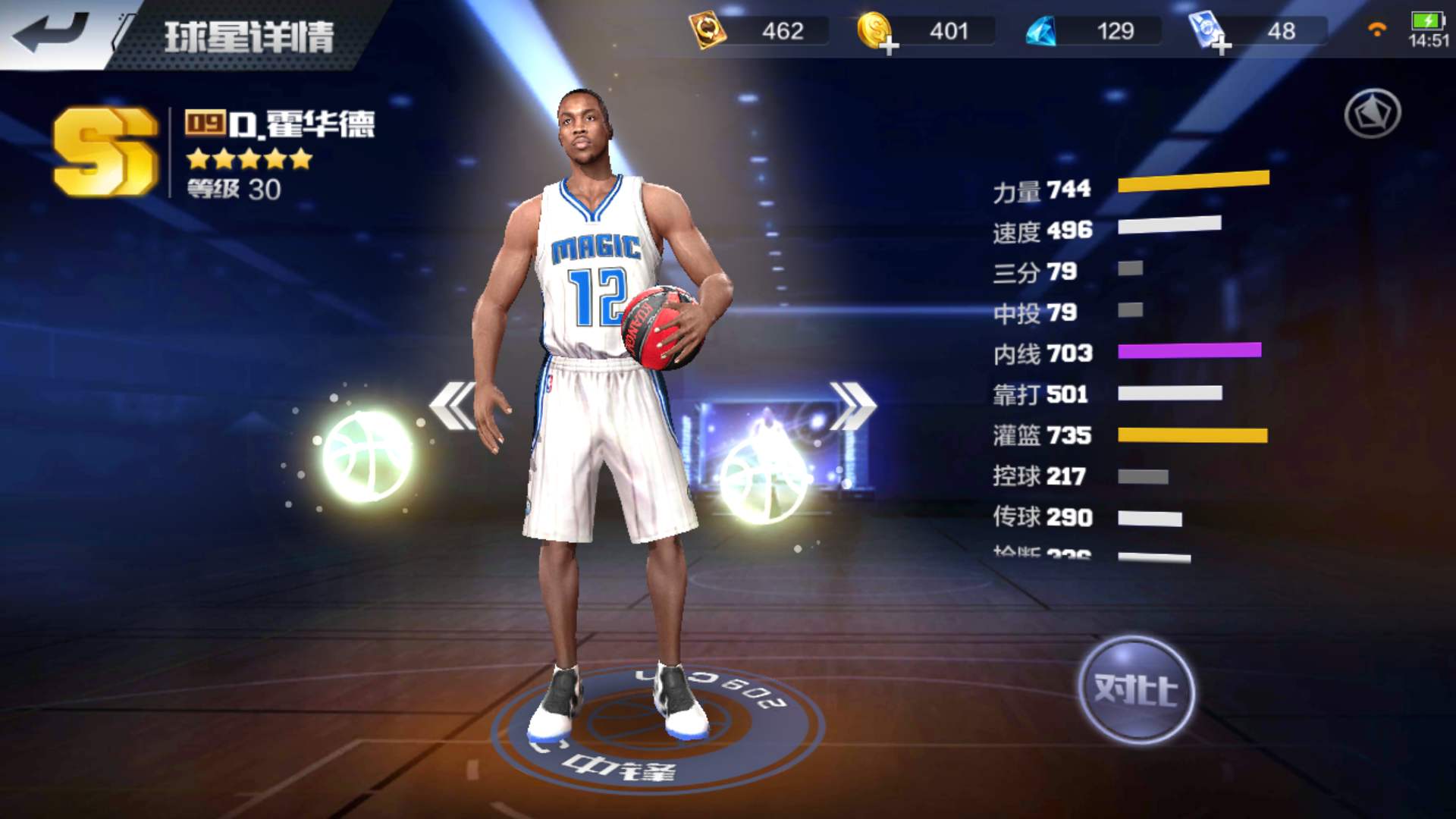Open the 对比 compare button

click(1135, 690)
